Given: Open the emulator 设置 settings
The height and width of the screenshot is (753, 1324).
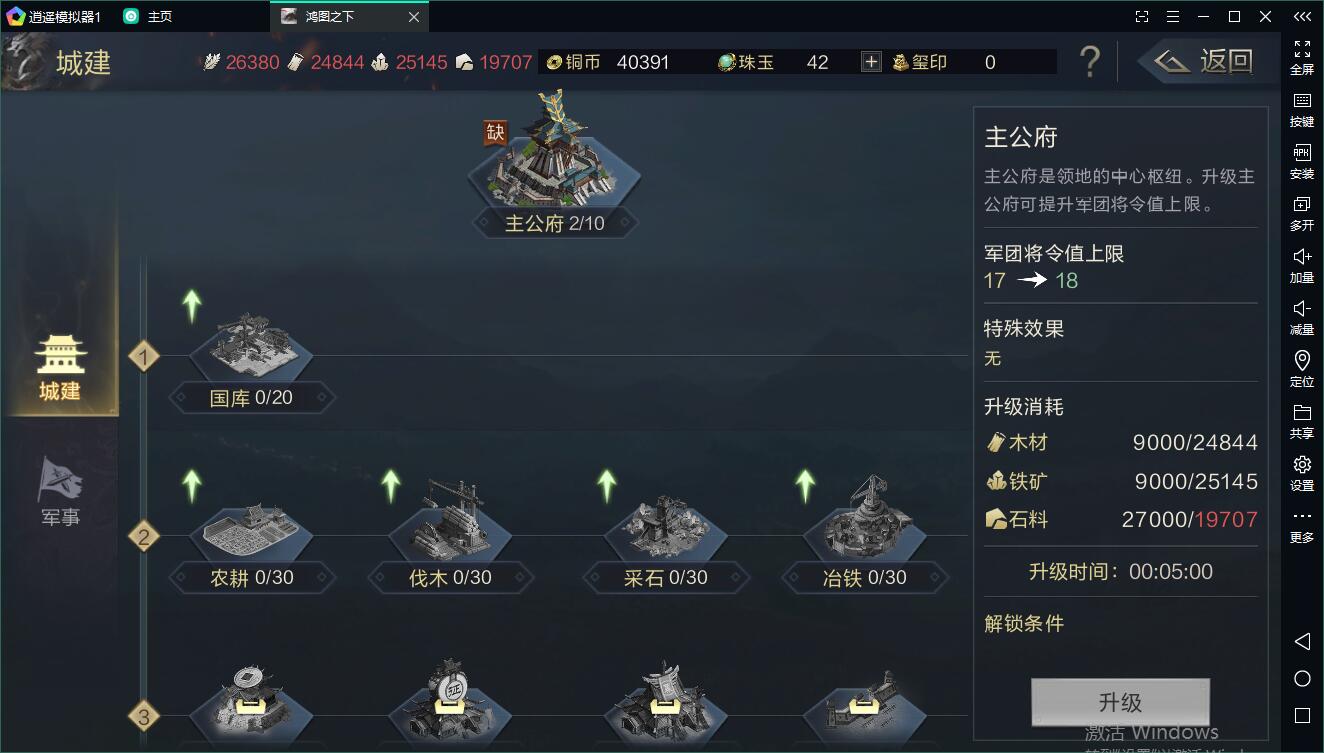Looking at the screenshot, I should 1302,472.
